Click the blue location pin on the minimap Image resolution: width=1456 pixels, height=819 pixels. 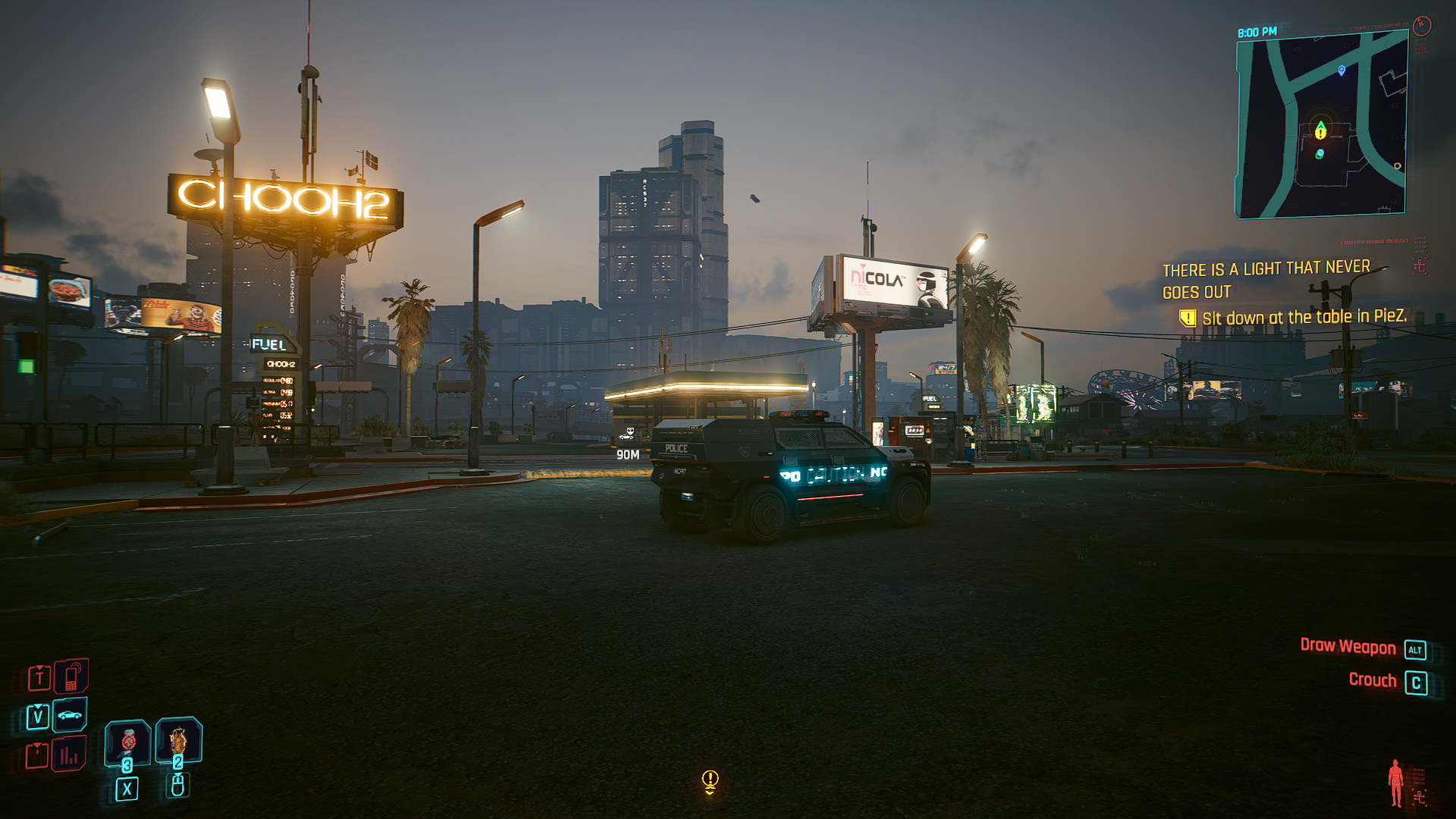pyautogui.click(x=1341, y=71)
